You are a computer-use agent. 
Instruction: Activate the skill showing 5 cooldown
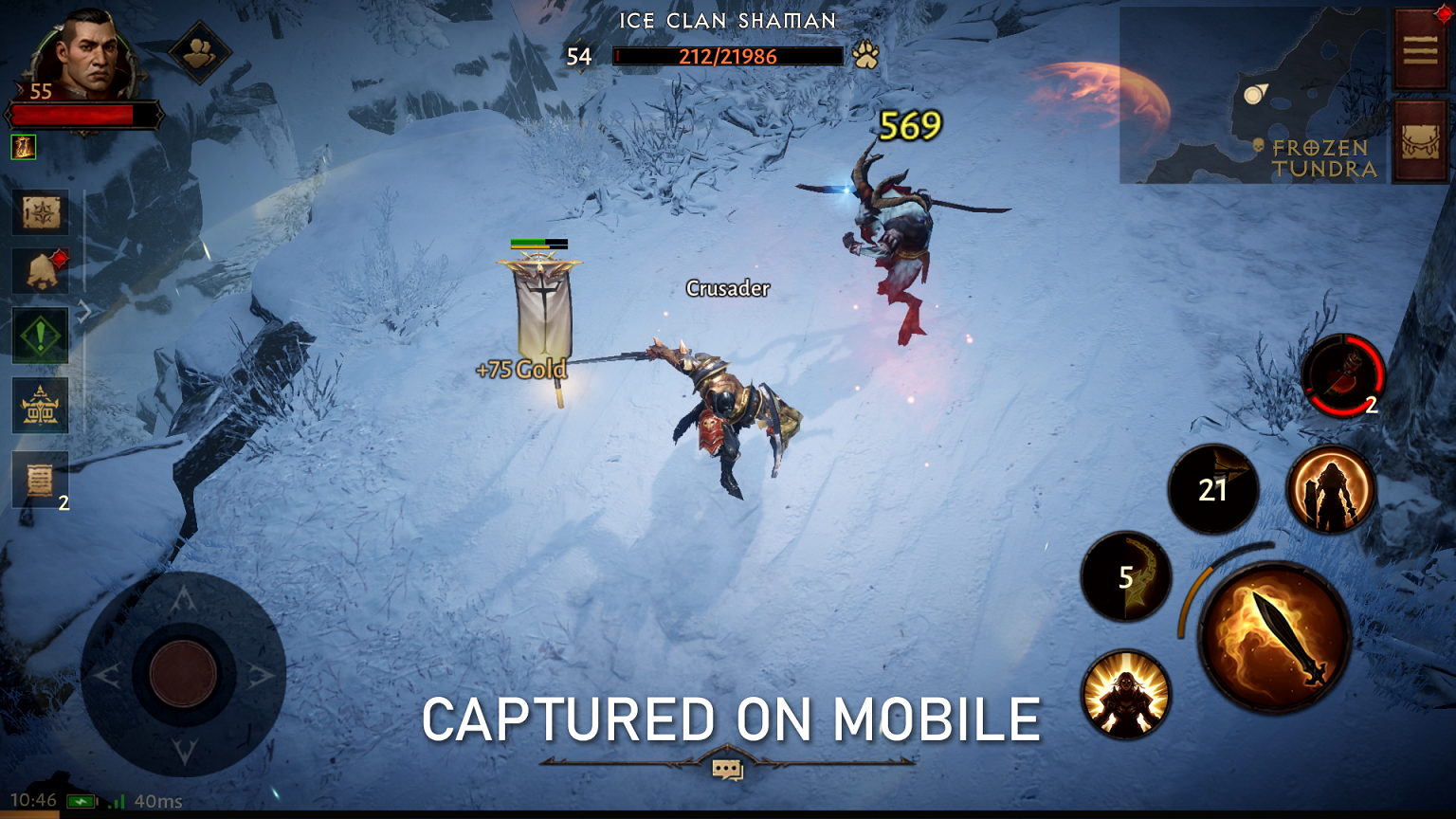tap(1126, 576)
